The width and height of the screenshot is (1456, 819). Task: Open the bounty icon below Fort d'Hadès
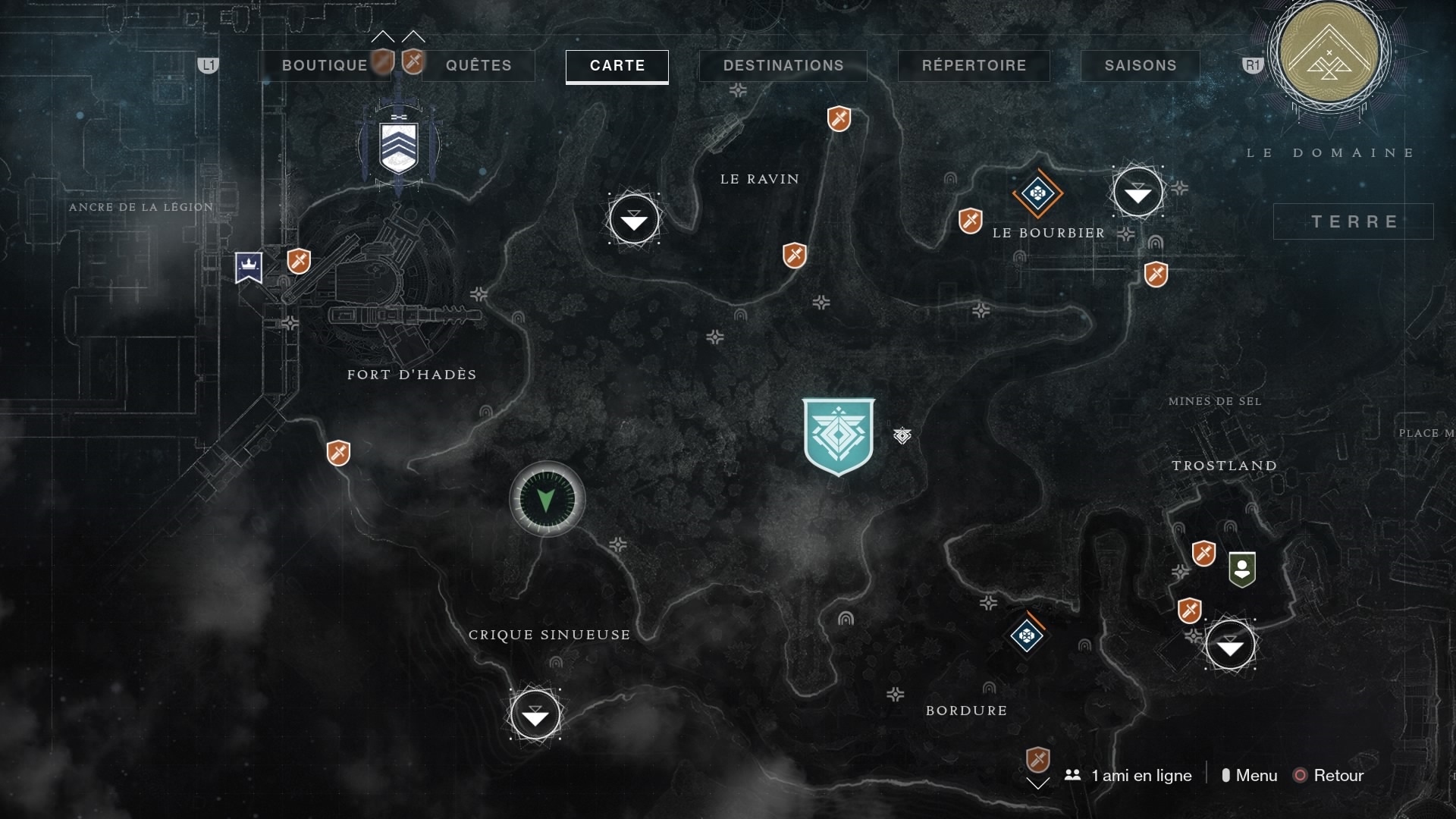coord(338,453)
